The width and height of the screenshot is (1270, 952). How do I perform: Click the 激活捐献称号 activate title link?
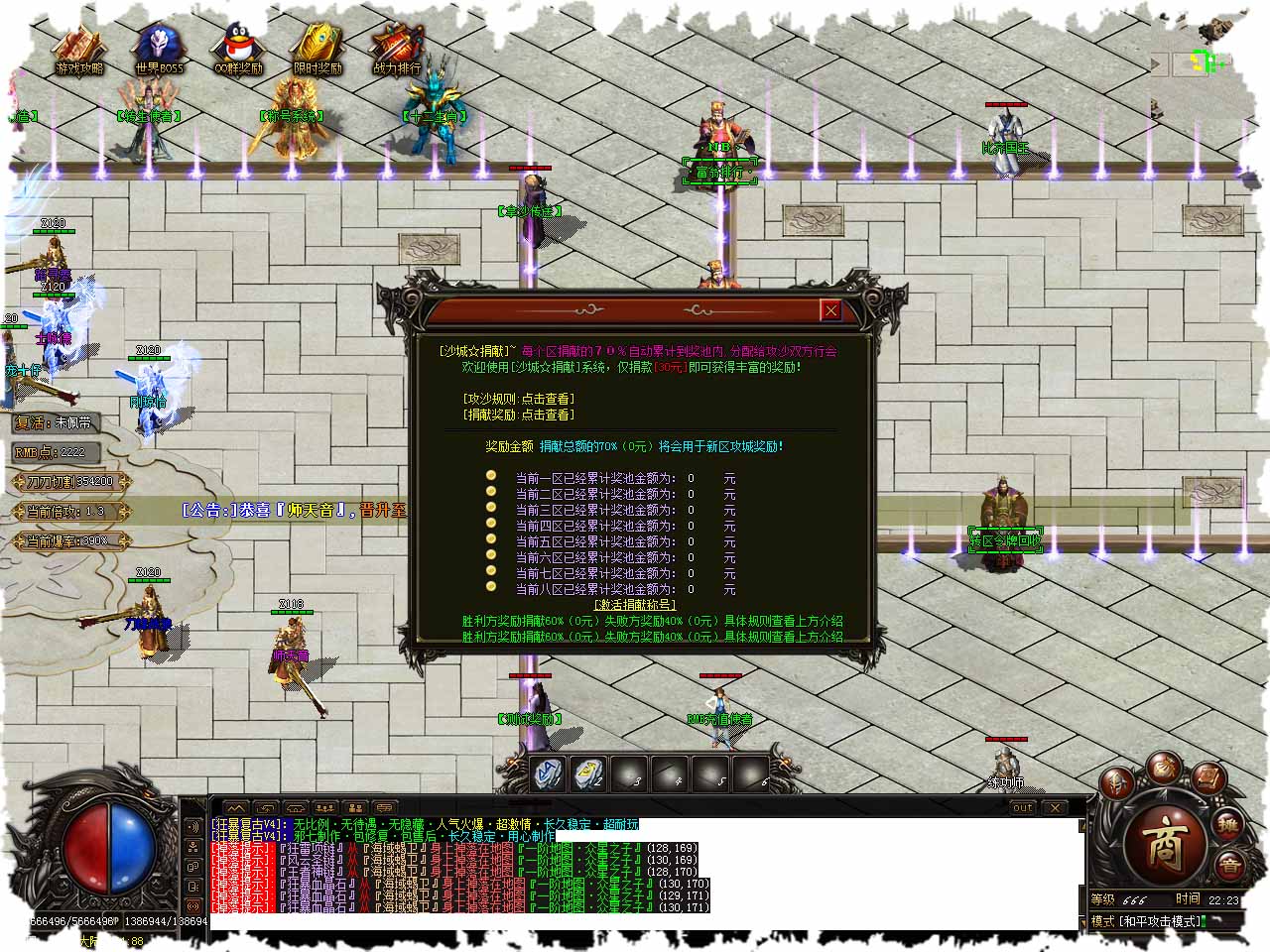pos(634,605)
